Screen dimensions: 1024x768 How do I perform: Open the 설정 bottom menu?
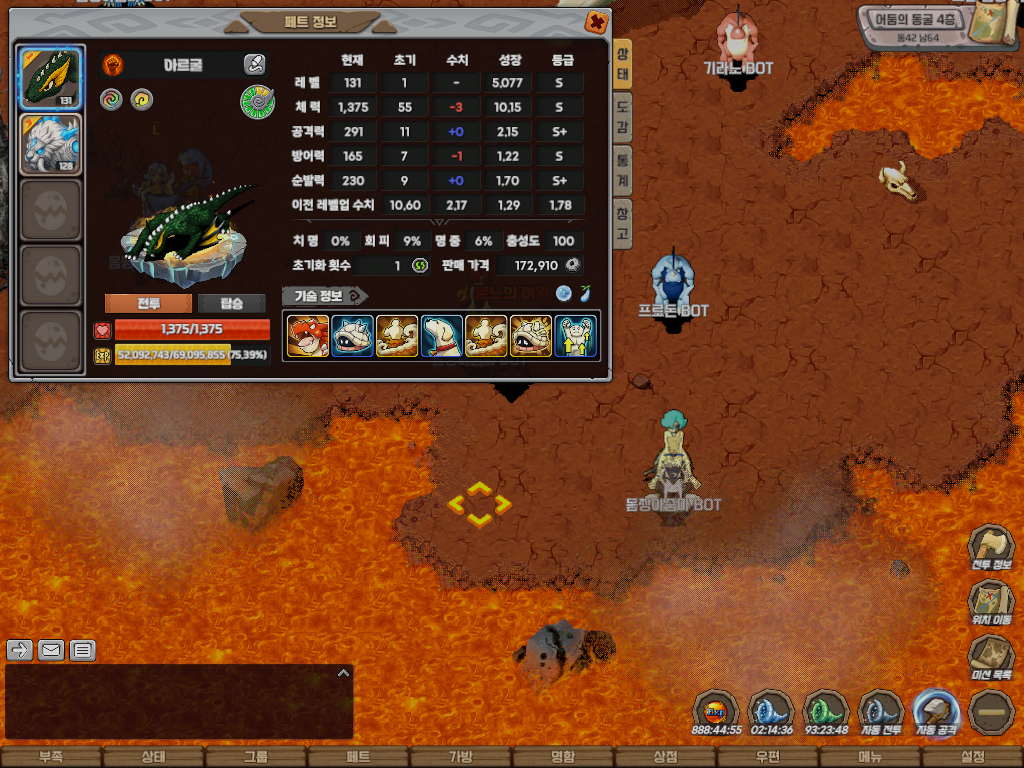tap(972, 757)
